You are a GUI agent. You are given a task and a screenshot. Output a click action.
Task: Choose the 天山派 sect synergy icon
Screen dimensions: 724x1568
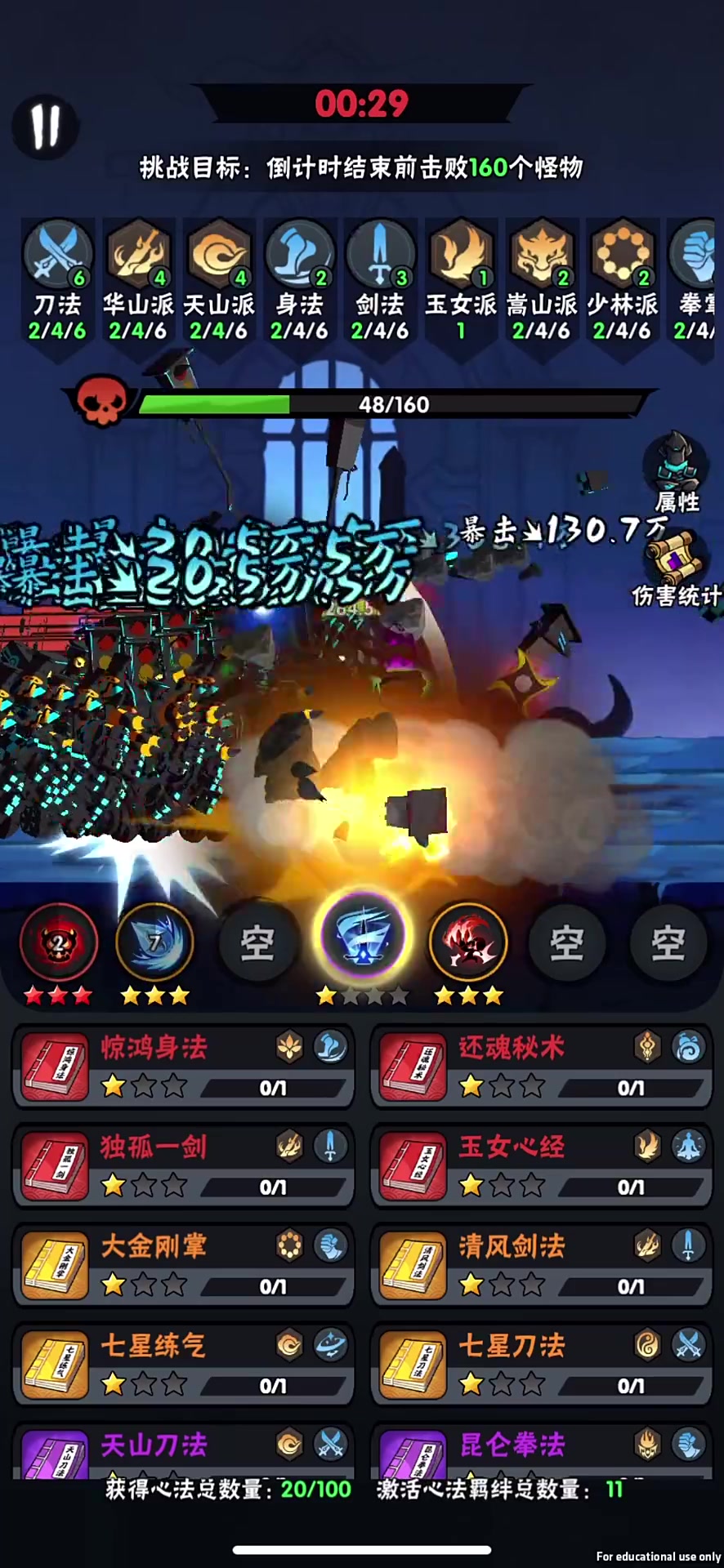point(218,253)
